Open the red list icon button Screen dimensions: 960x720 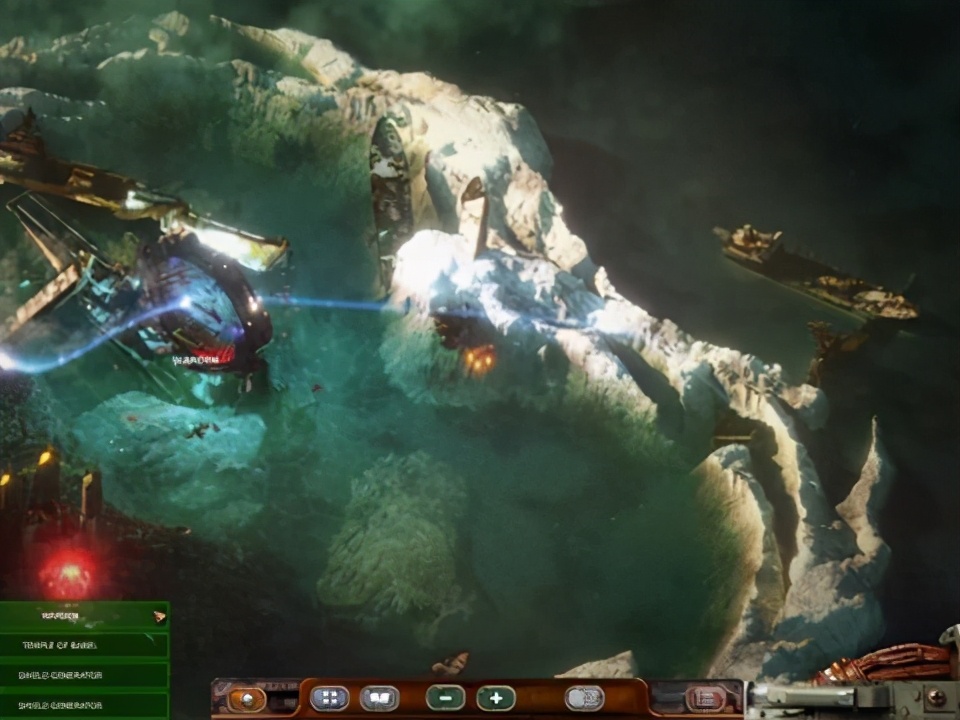[x=706, y=698]
